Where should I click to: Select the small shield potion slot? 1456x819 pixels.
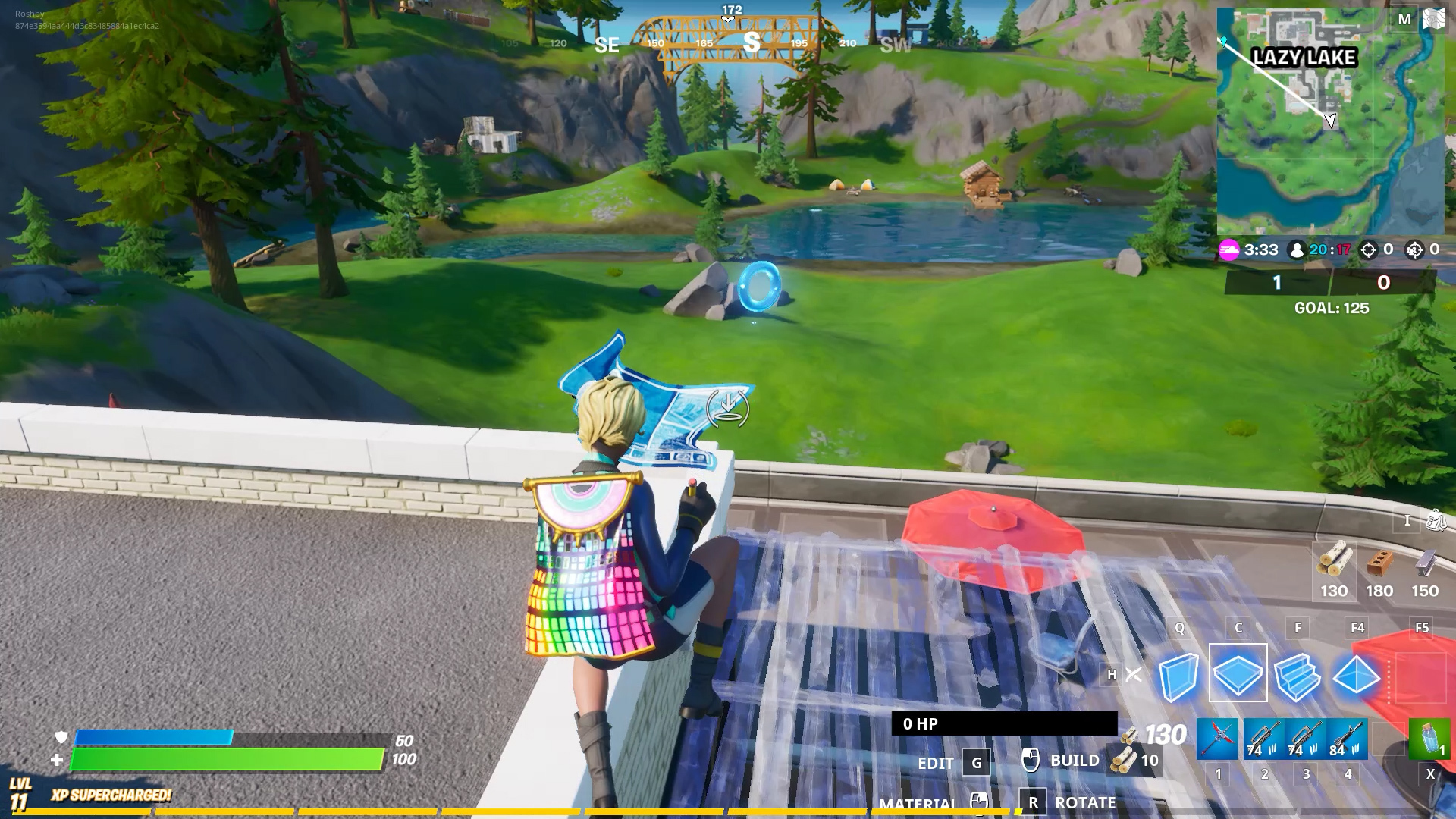[1429, 739]
